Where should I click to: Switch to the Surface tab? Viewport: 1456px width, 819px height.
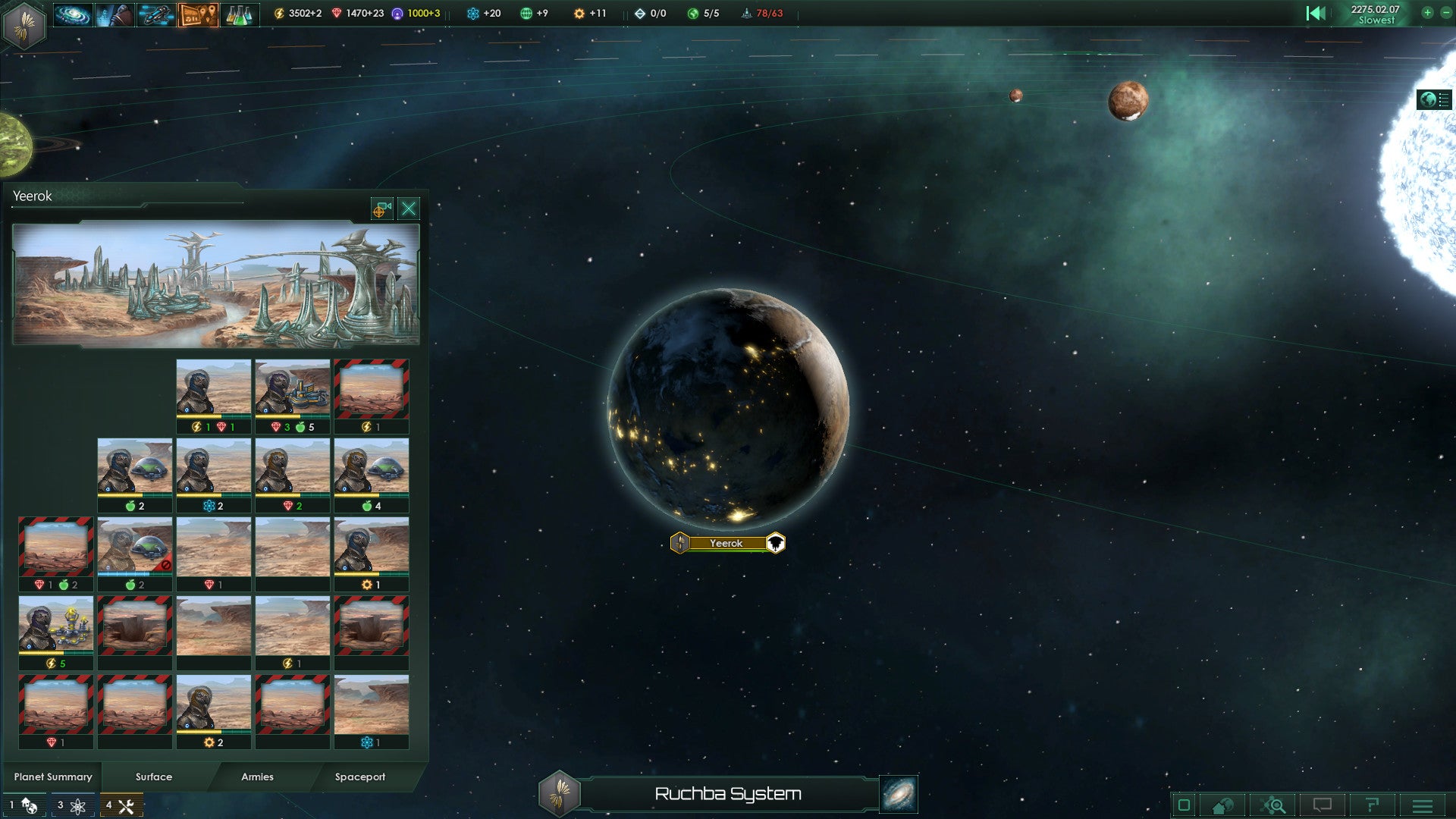point(152,777)
